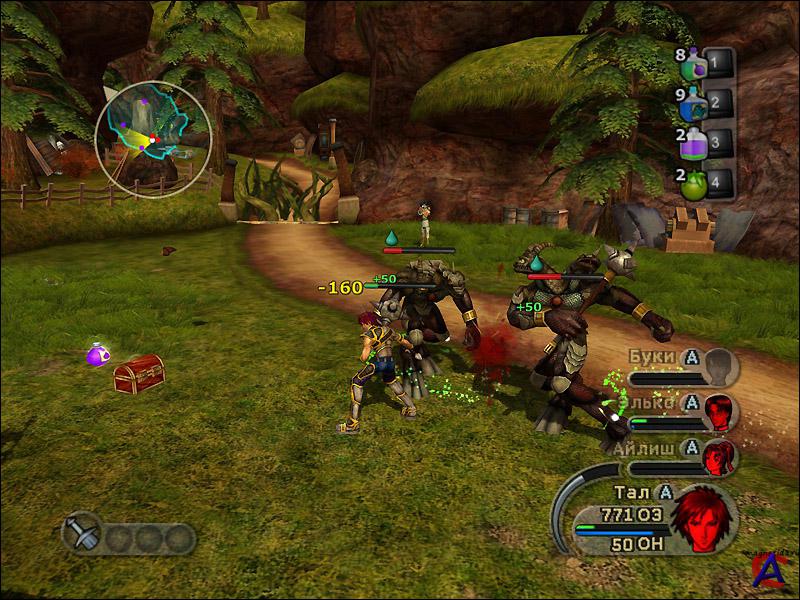
Task: Select party member Буки's grey portrait
Action: click(719, 366)
